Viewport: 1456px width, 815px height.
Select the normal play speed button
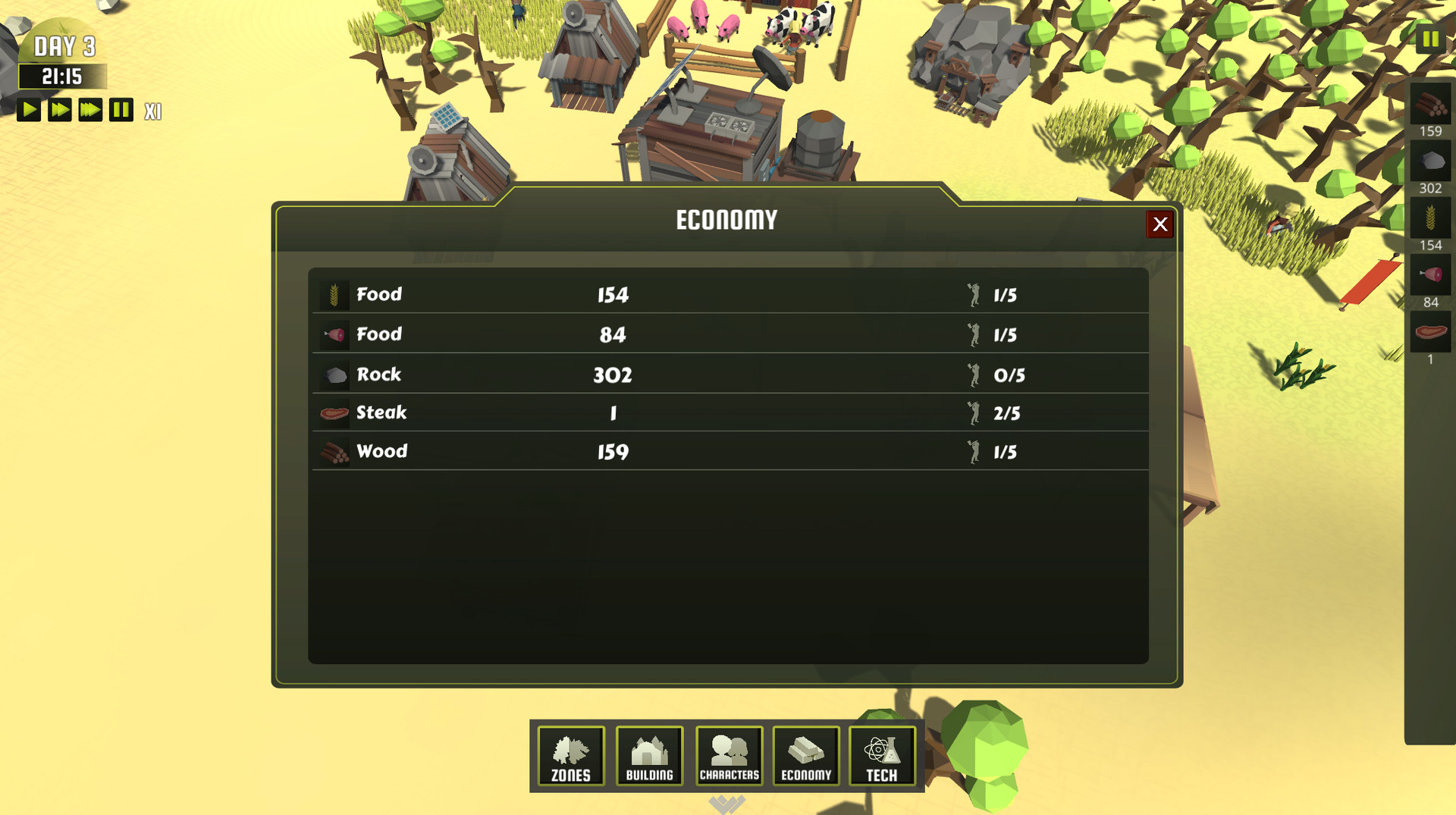point(29,110)
